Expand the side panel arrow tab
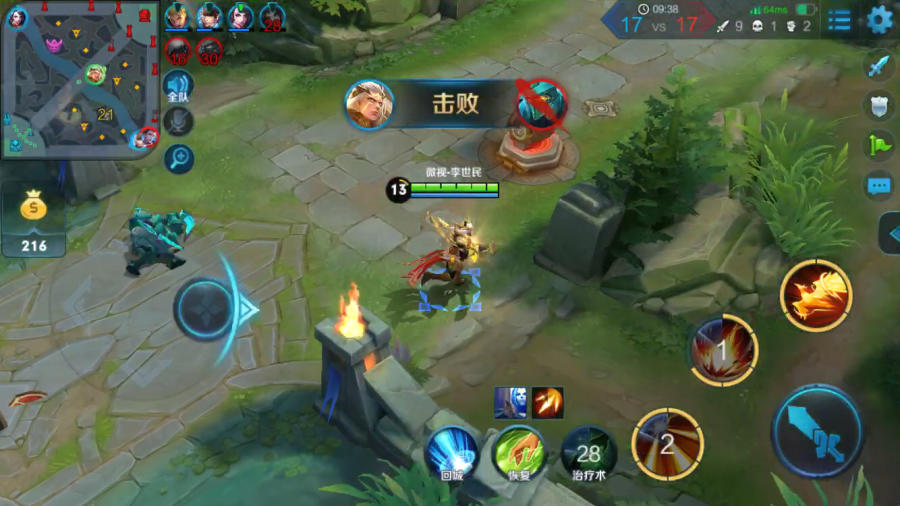Screen dimensions: 900x506 [890, 234]
